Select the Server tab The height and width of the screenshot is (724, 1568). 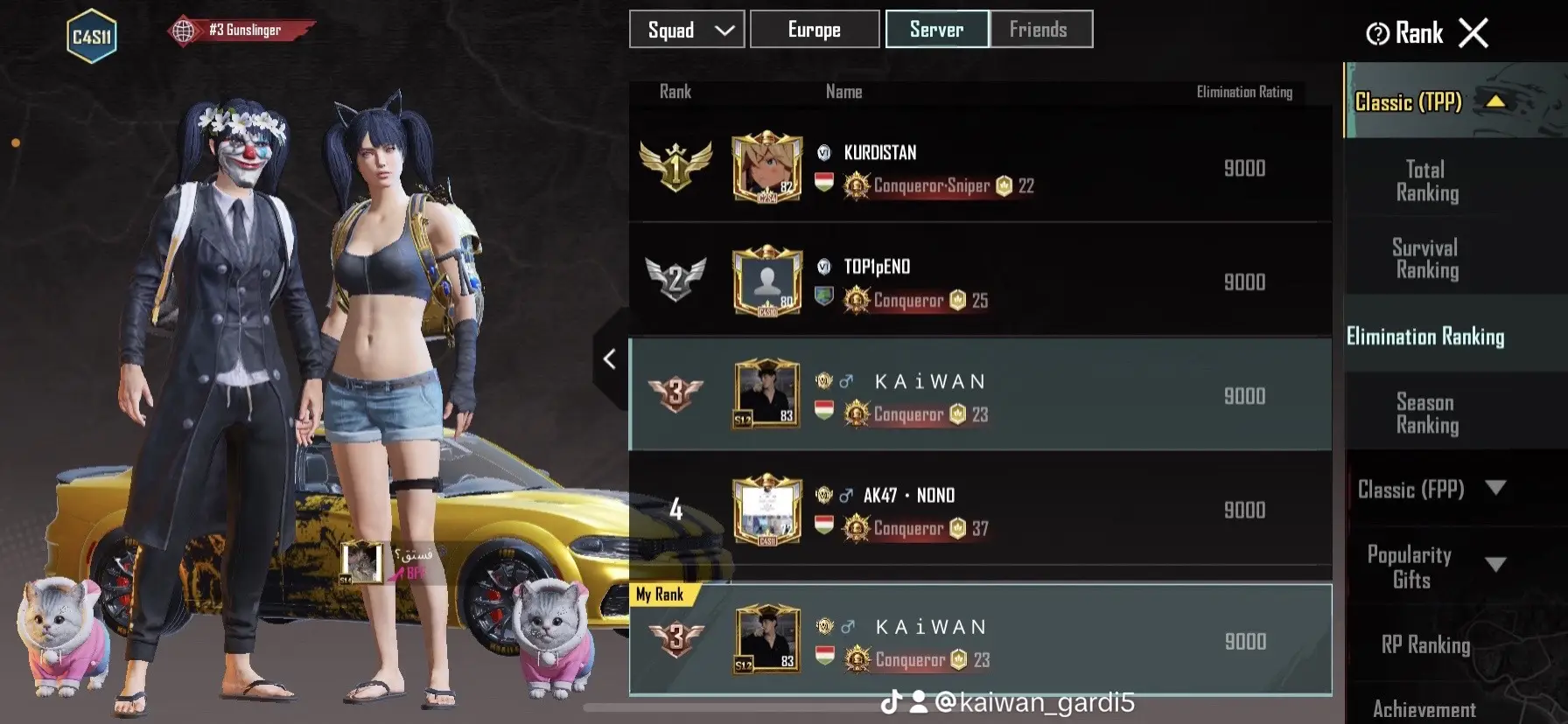pos(936,29)
